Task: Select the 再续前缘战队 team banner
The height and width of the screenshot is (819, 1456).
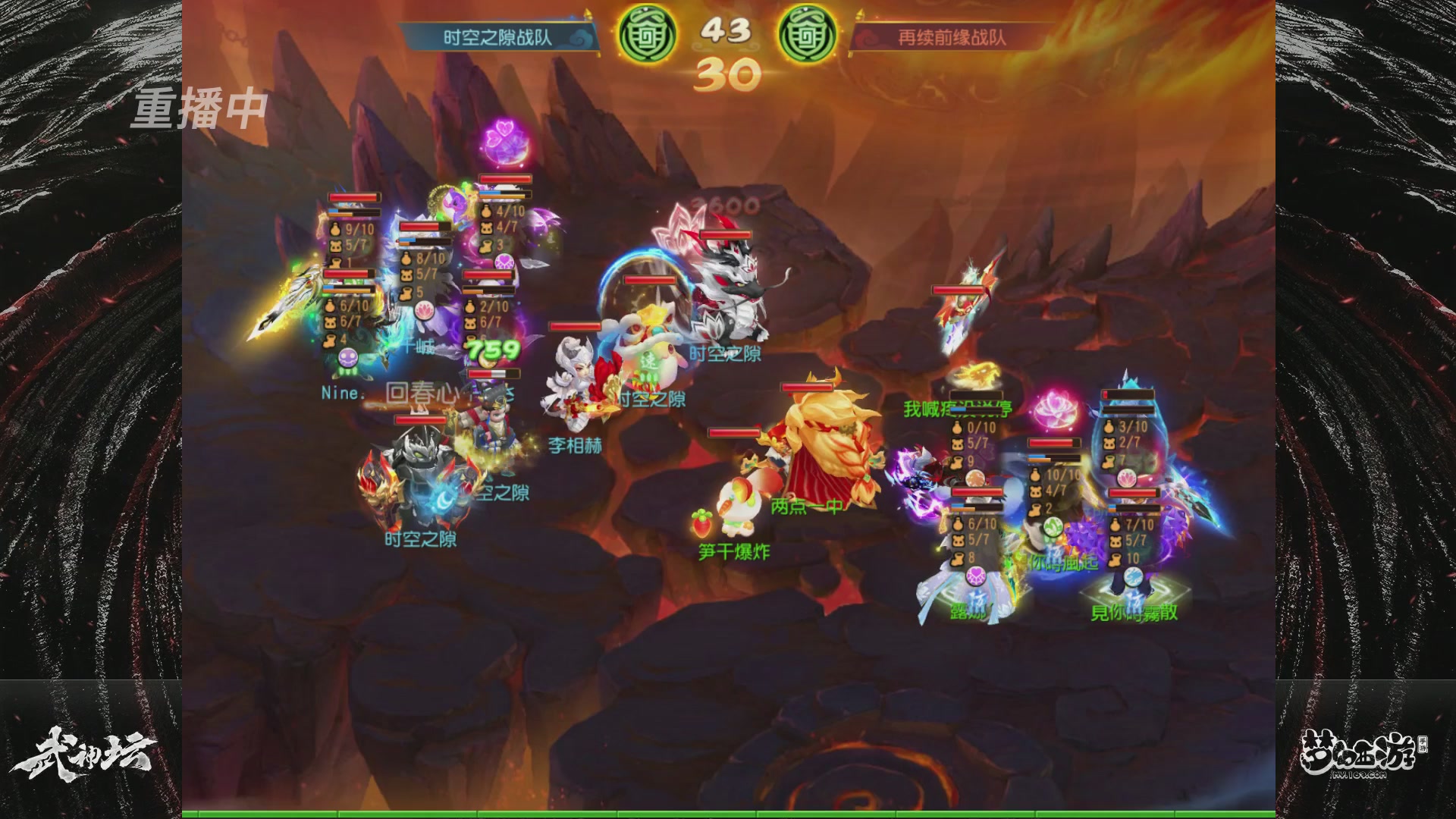Action: click(952, 37)
